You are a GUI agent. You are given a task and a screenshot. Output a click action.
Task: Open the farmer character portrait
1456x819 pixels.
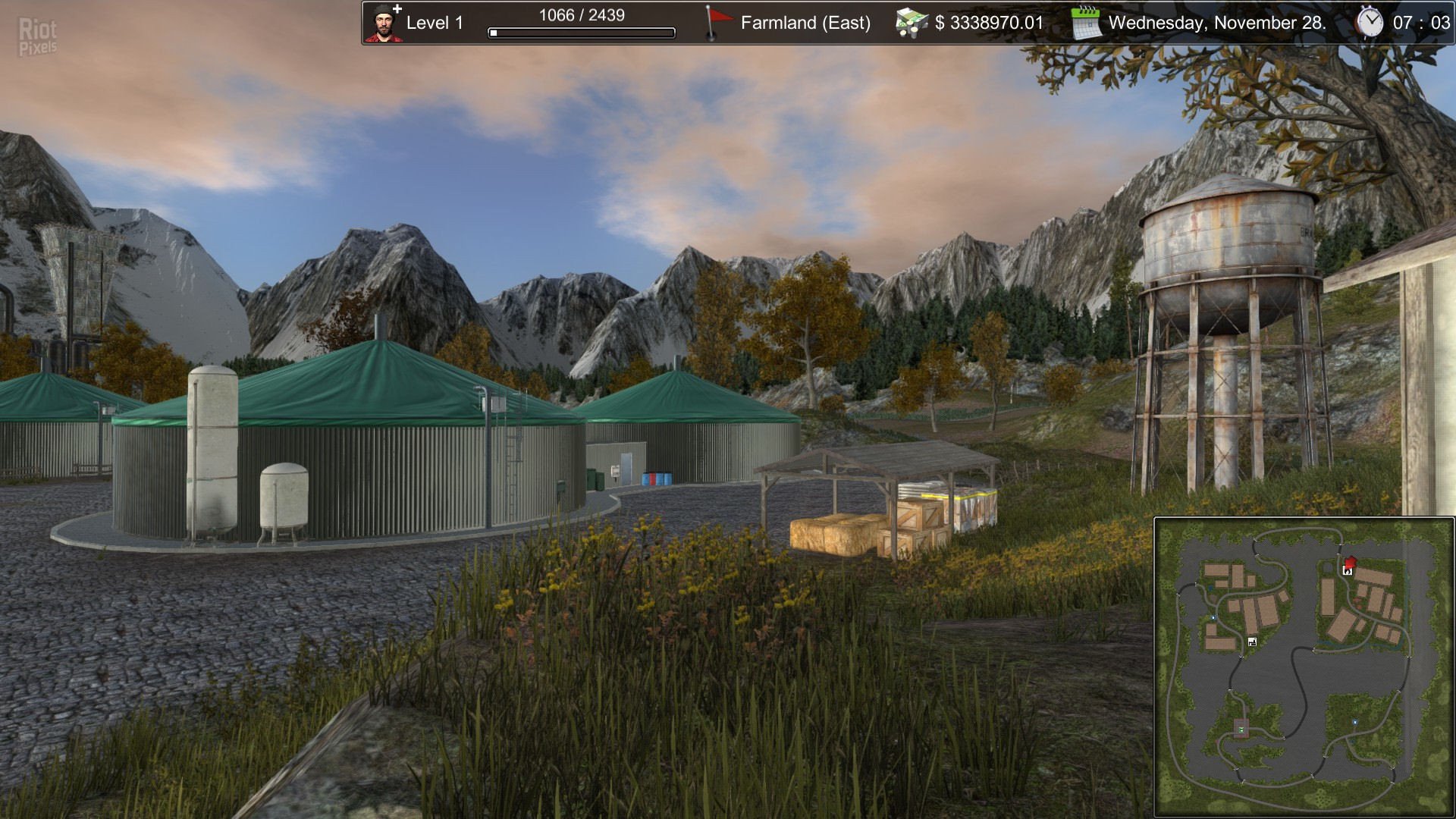point(384,23)
